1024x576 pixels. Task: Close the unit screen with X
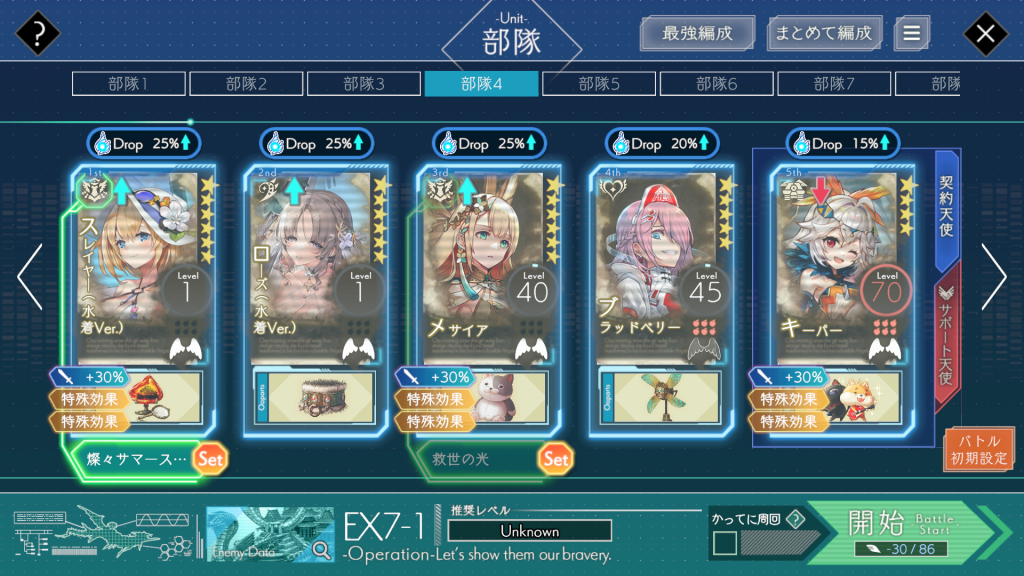coord(985,35)
